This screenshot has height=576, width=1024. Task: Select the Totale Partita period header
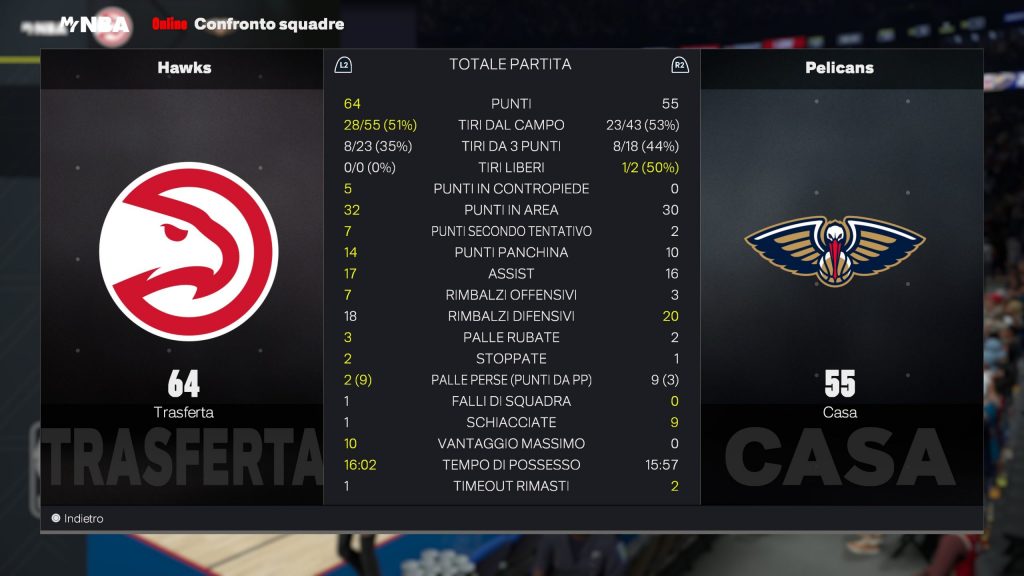(510, 65)
